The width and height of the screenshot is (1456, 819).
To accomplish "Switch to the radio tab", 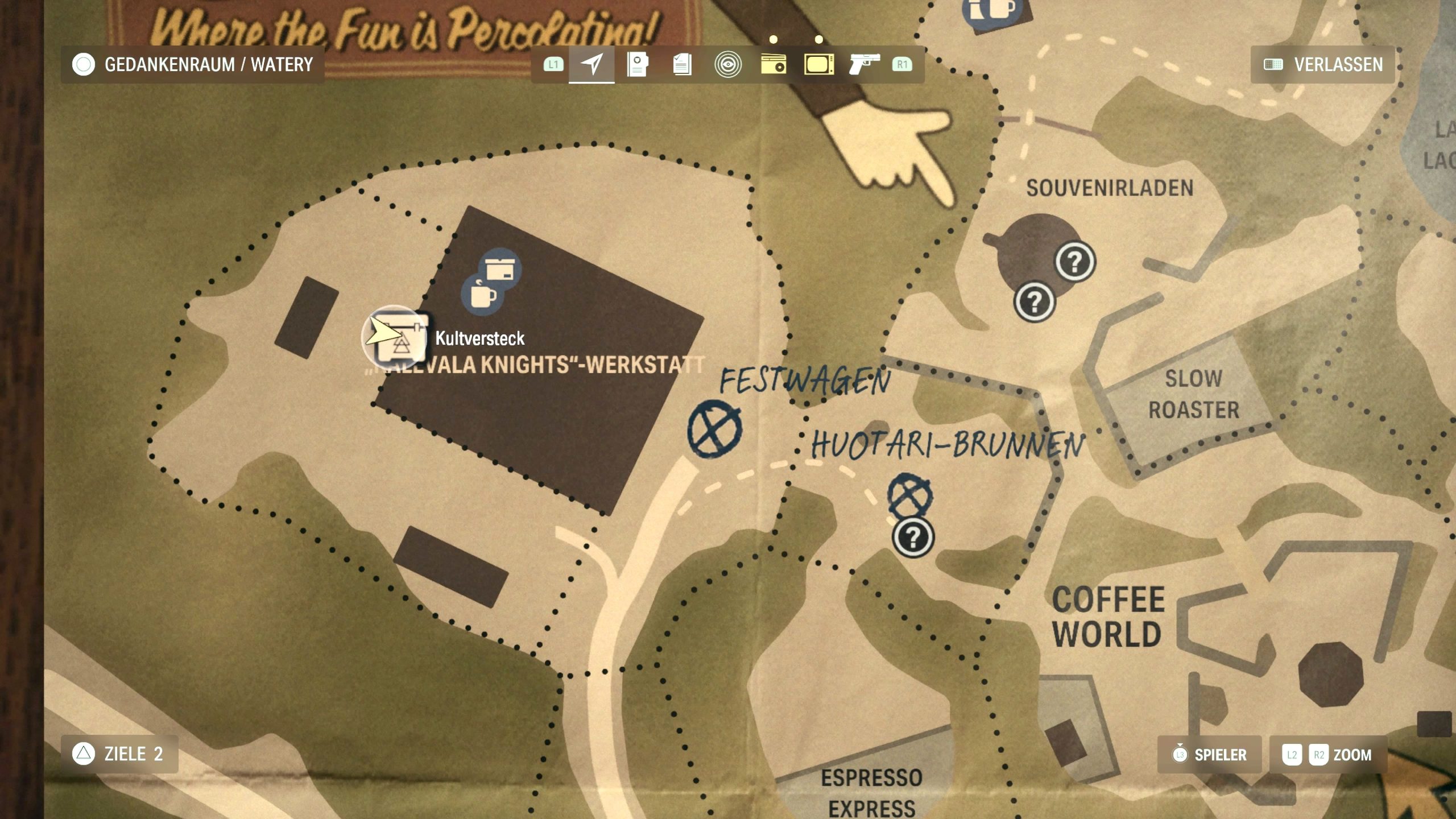I will [773, 64].
